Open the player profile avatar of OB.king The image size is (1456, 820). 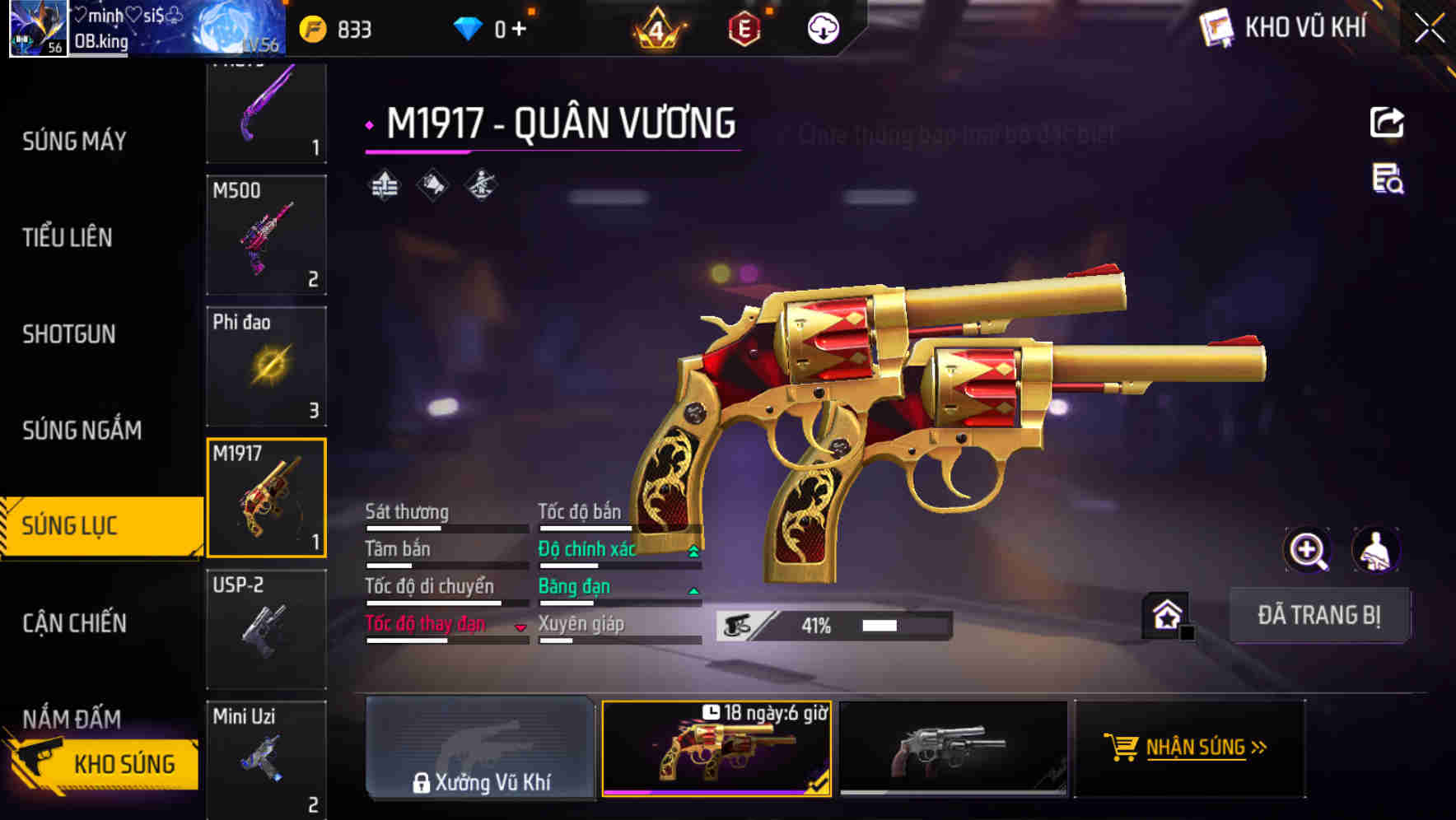coord(36,30)
